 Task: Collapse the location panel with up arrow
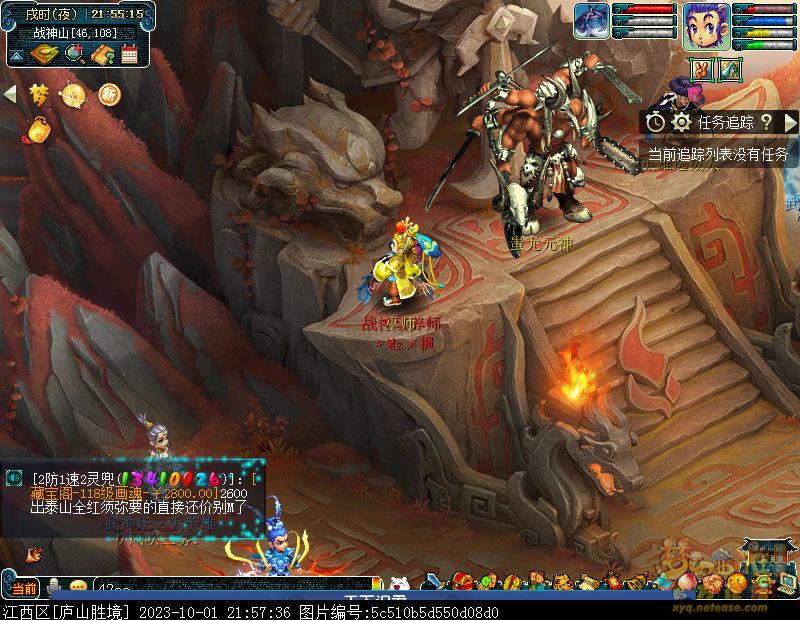click(x=18, y=54)
